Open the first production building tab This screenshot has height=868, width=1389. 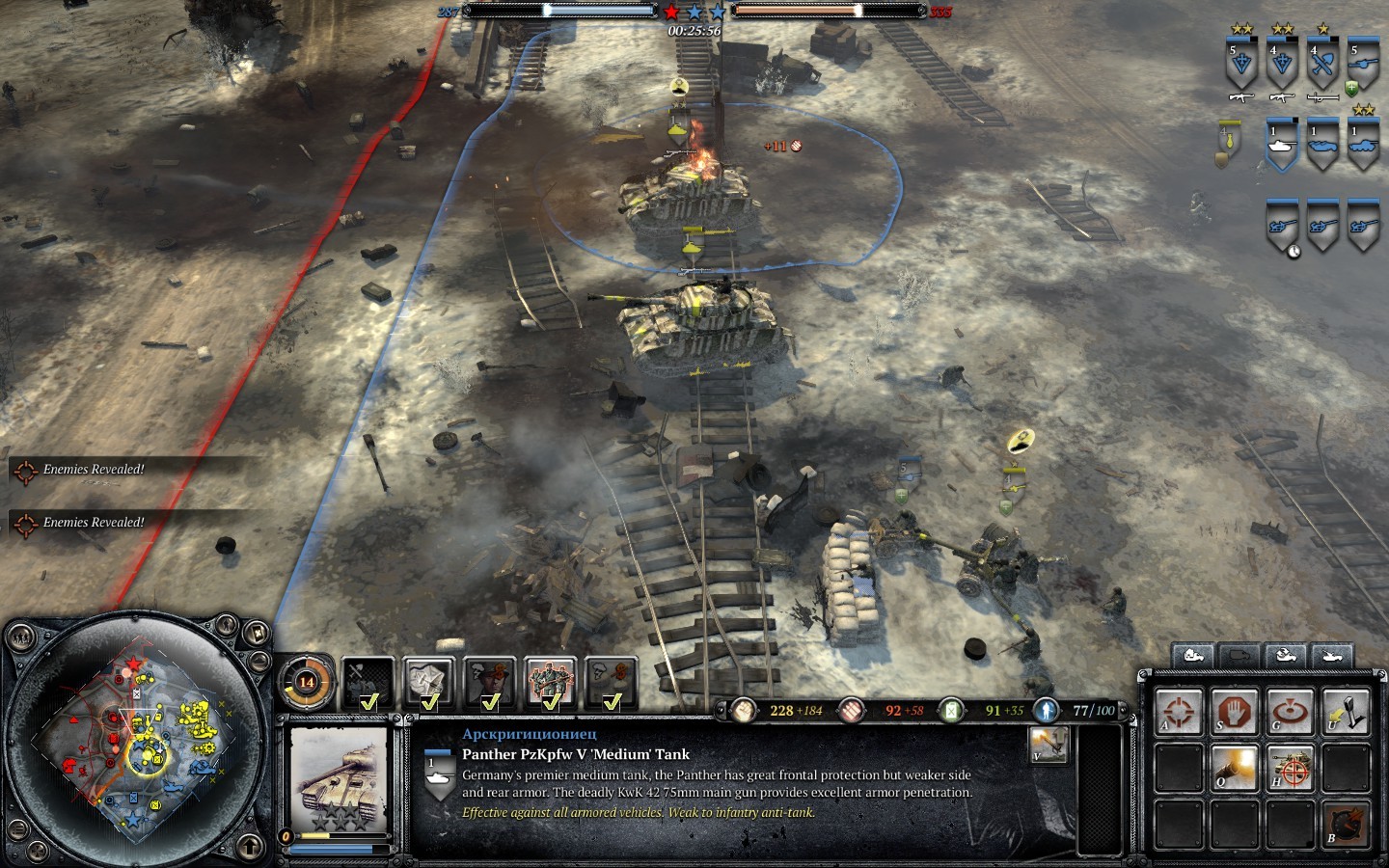click(x=1193, y=655)
